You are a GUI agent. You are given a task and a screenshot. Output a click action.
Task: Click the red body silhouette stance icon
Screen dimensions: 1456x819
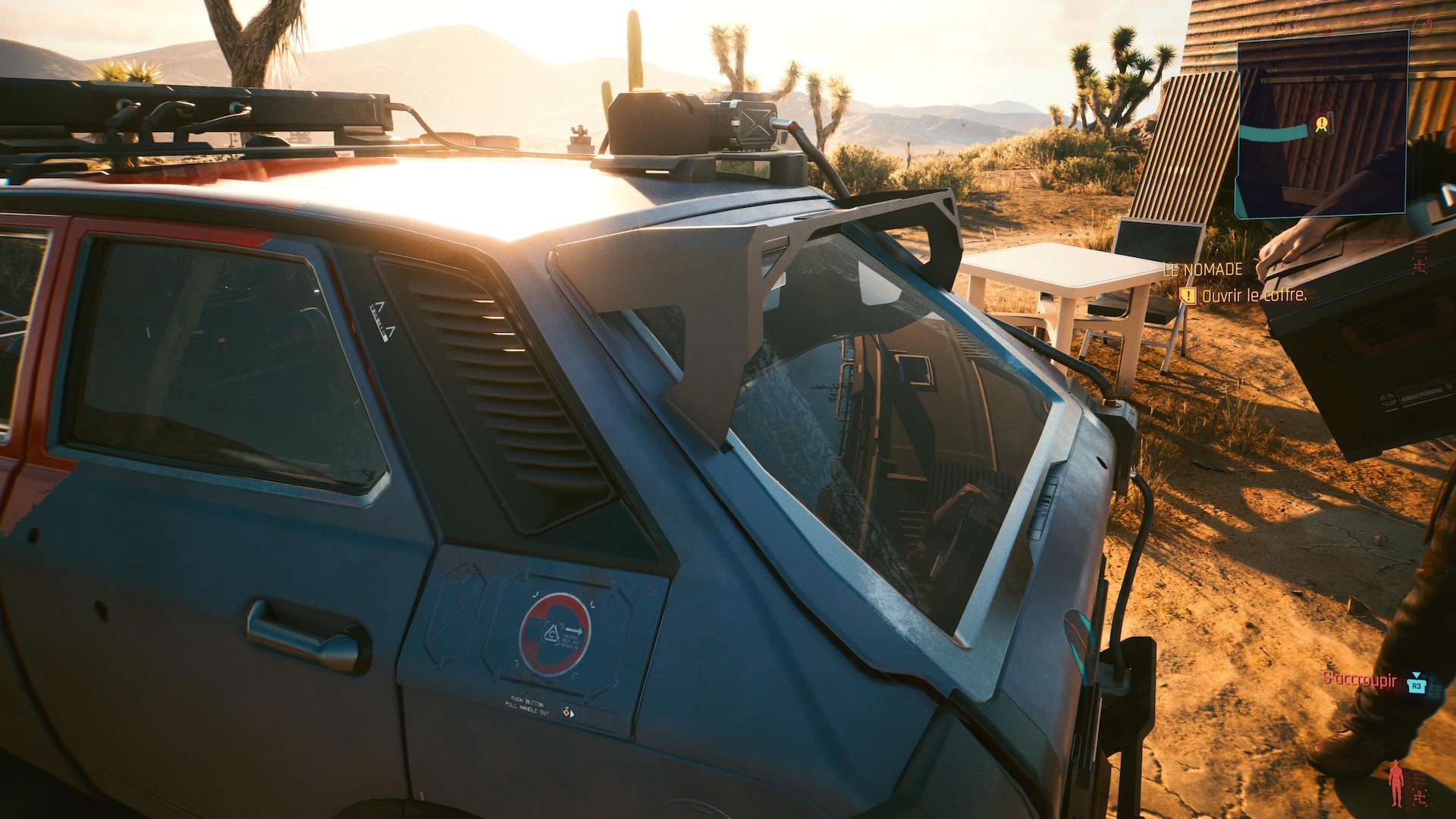[1396, 783]
